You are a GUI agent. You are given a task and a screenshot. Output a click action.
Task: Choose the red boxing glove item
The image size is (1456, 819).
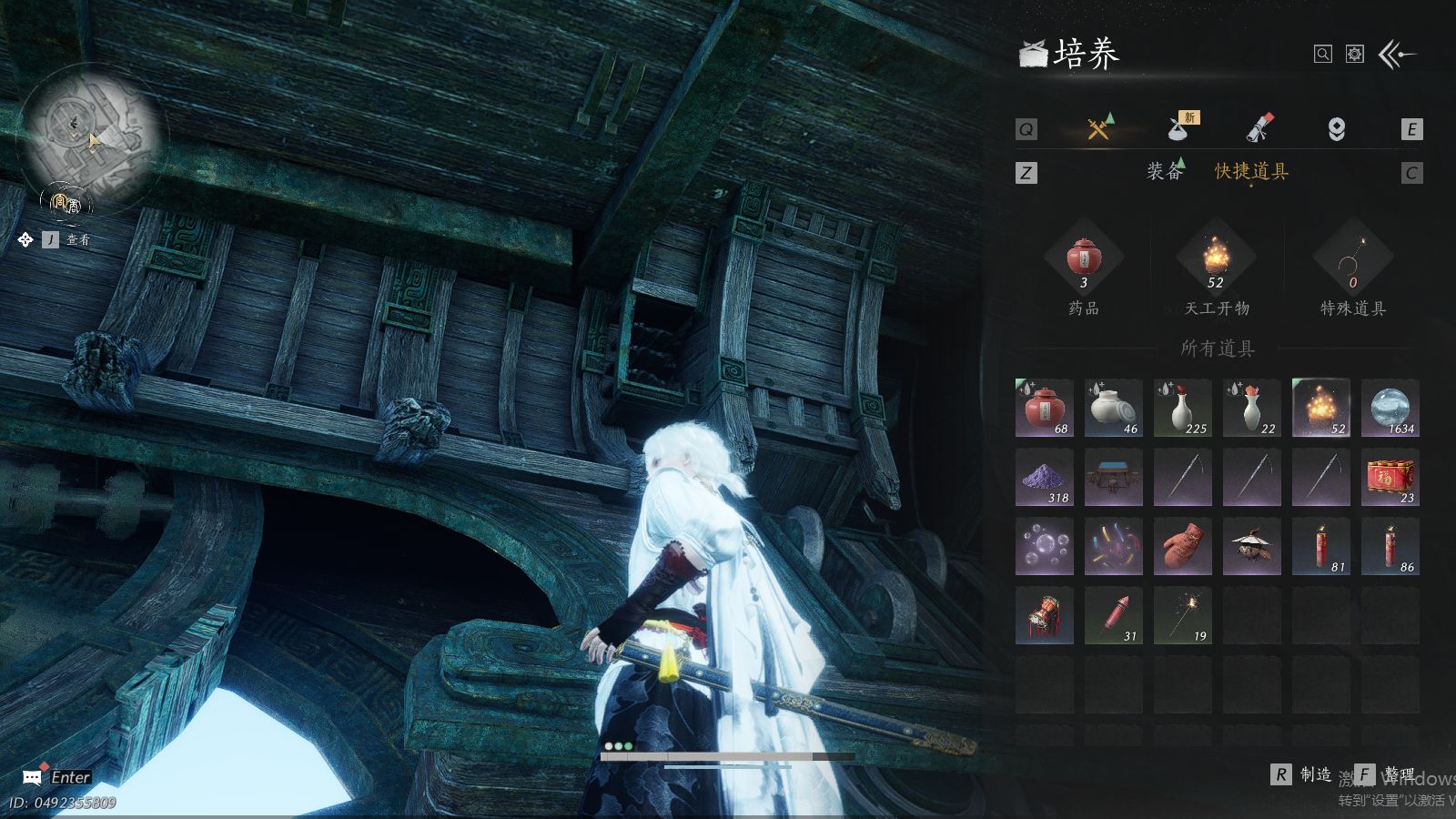1183,547
